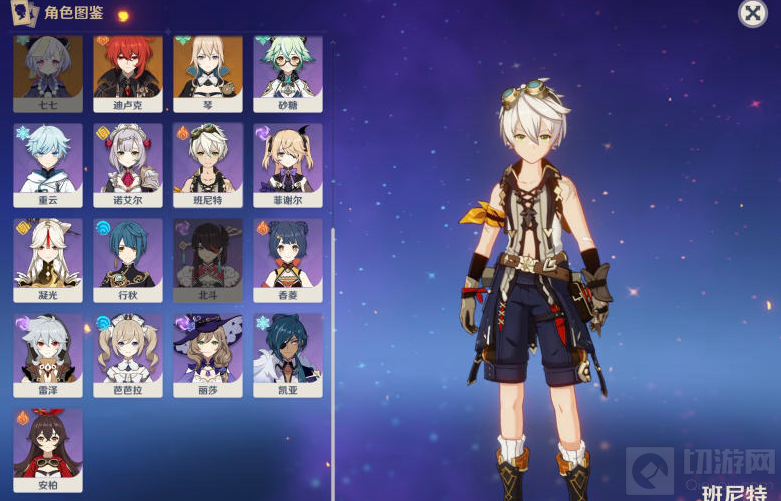Screen dimensions: 781x501
Task: Pick the 菲谢尔 character card
Action: 288,160
